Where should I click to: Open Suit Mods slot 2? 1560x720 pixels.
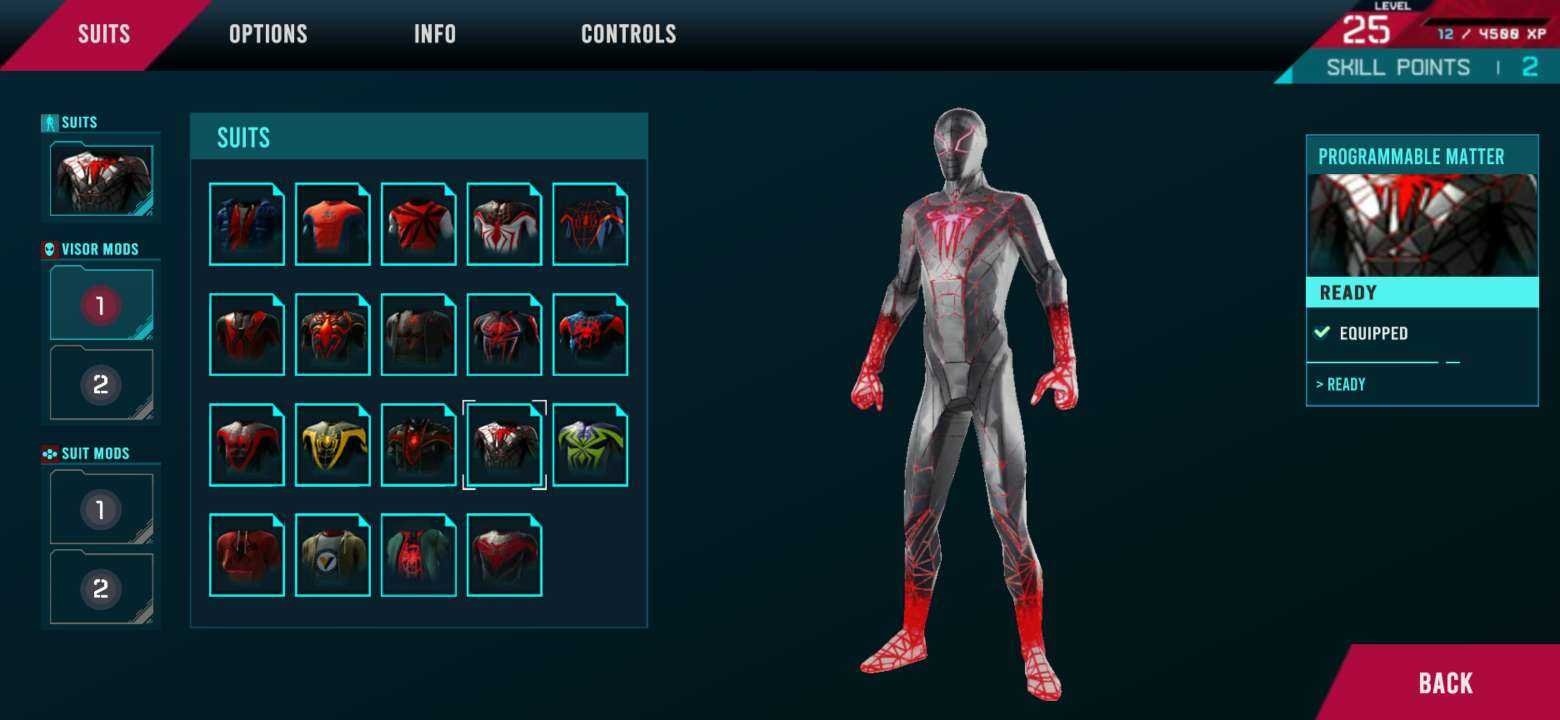pos(101,589)
